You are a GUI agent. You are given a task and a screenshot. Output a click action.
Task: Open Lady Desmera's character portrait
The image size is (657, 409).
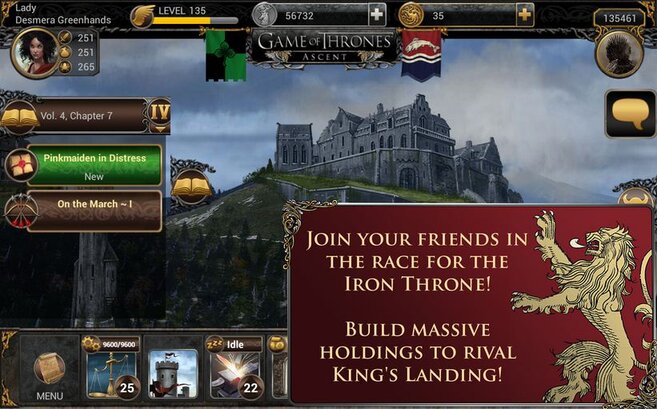point(34,52)
